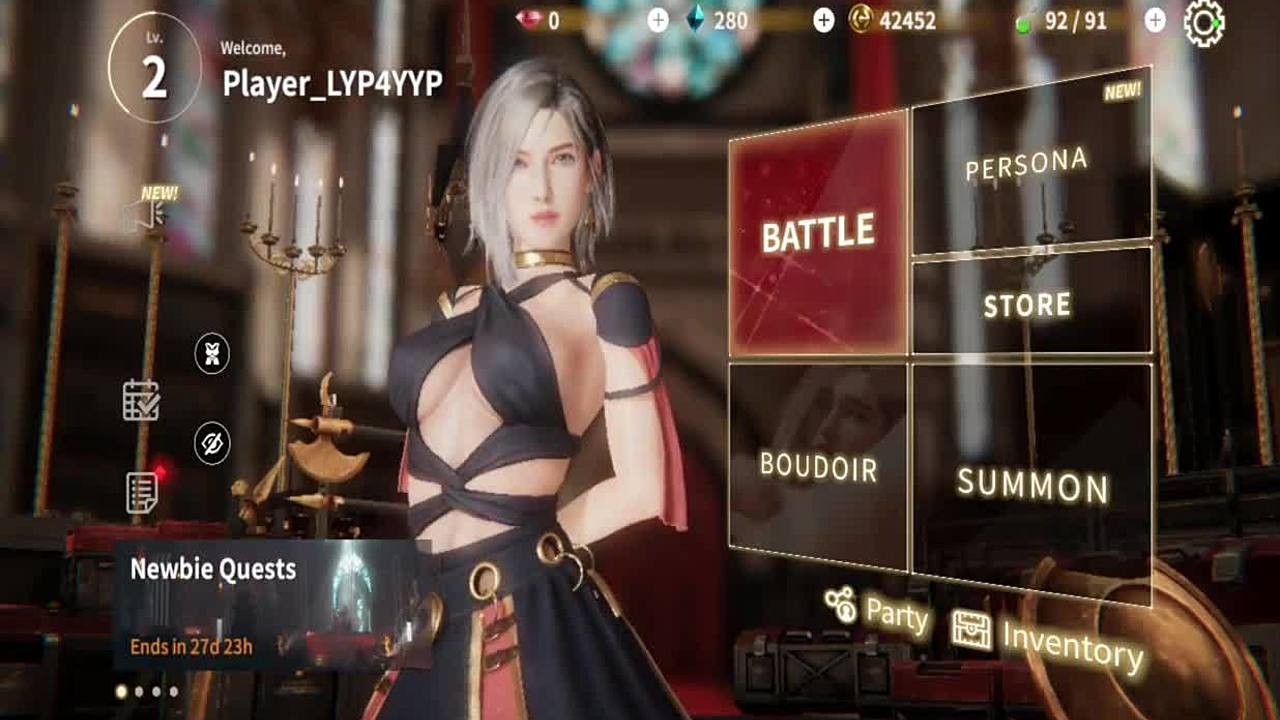This screenshot has width=1280, height=720.
Task: Toggle the crossed-out eye hide-UI icon
Action: (x=212, y=444)
